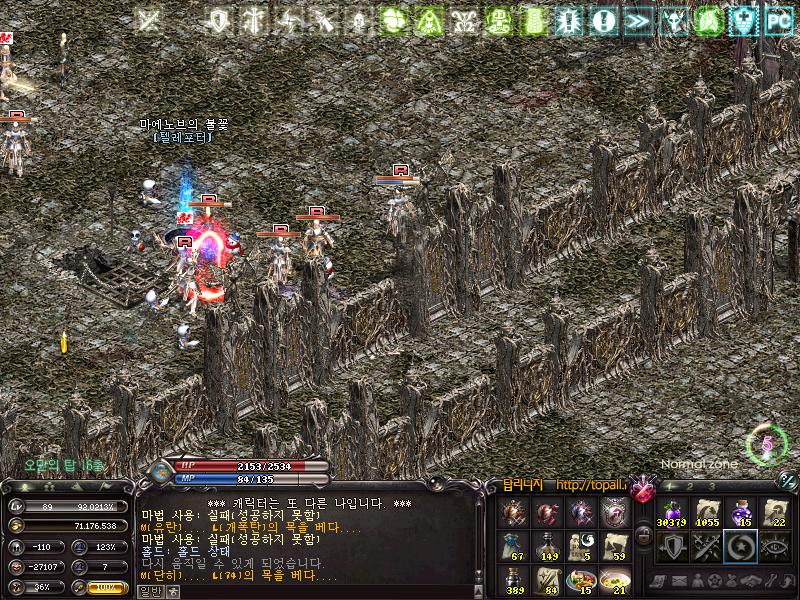
Task: Open the envelope mail icon
Action: click(x=678, y=581)
